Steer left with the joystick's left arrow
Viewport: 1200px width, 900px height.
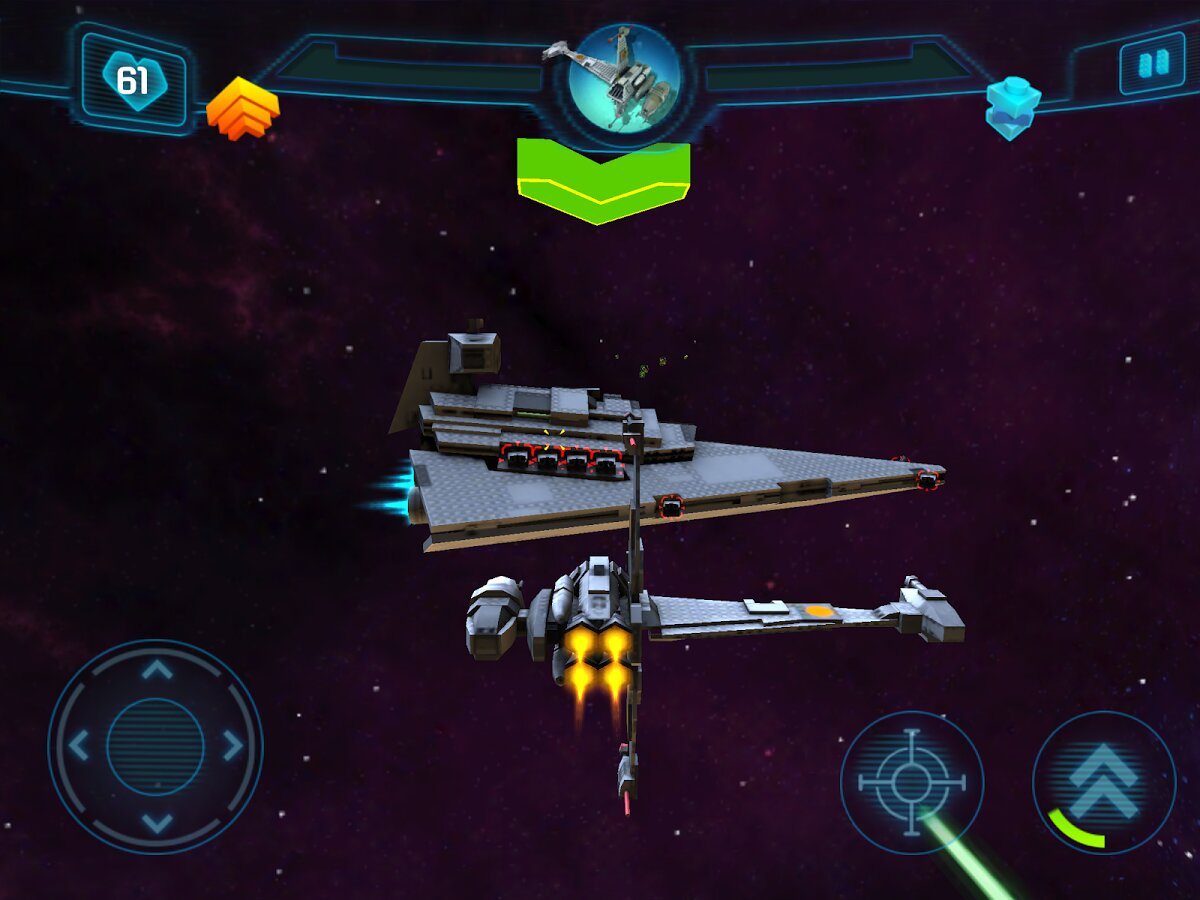(79, 746)
